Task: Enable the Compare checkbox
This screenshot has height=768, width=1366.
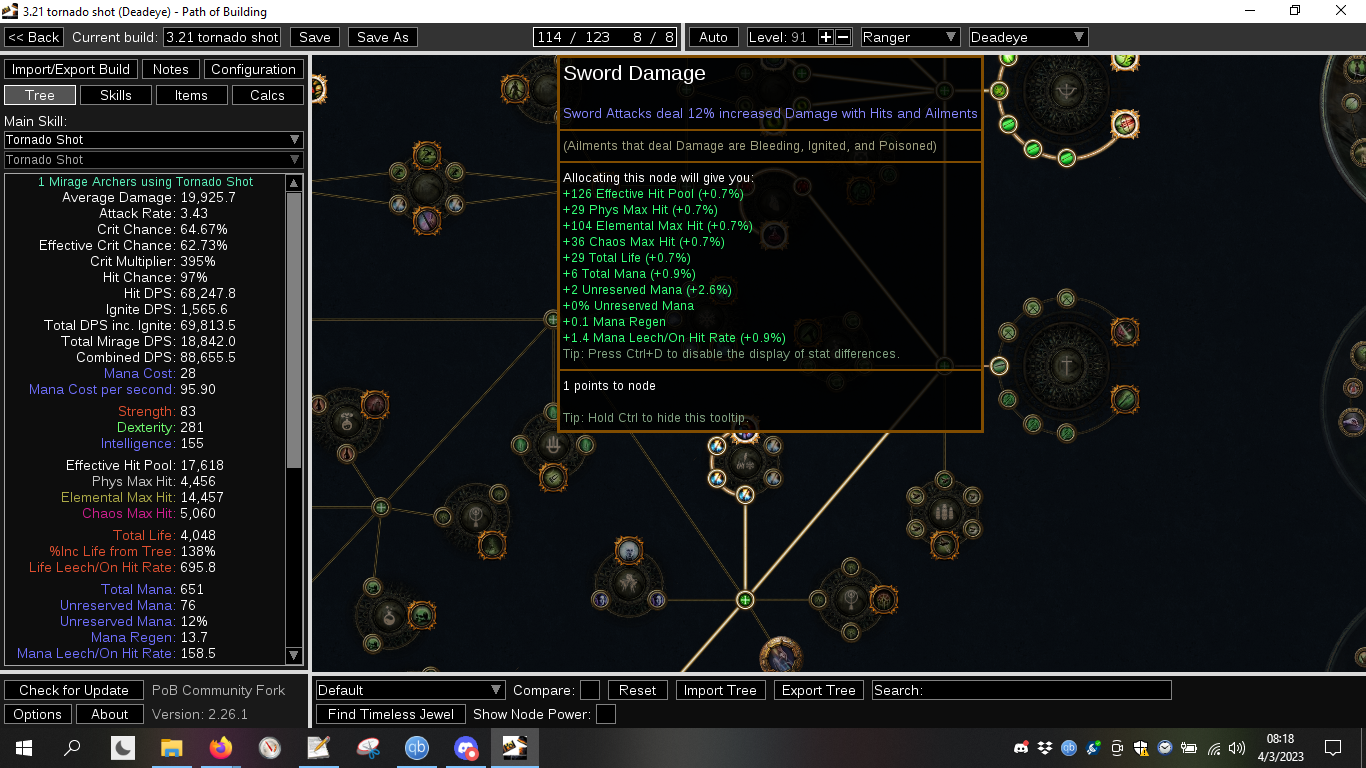Action: [589, 690]
